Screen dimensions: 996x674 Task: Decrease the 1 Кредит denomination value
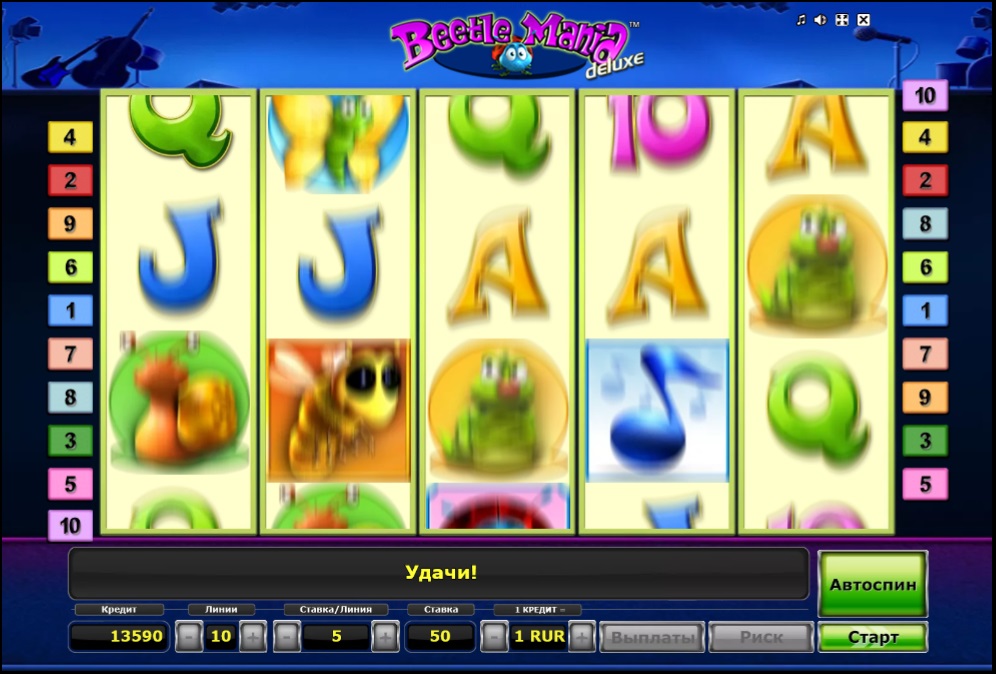pyautogui.click(x=494, y=637)
